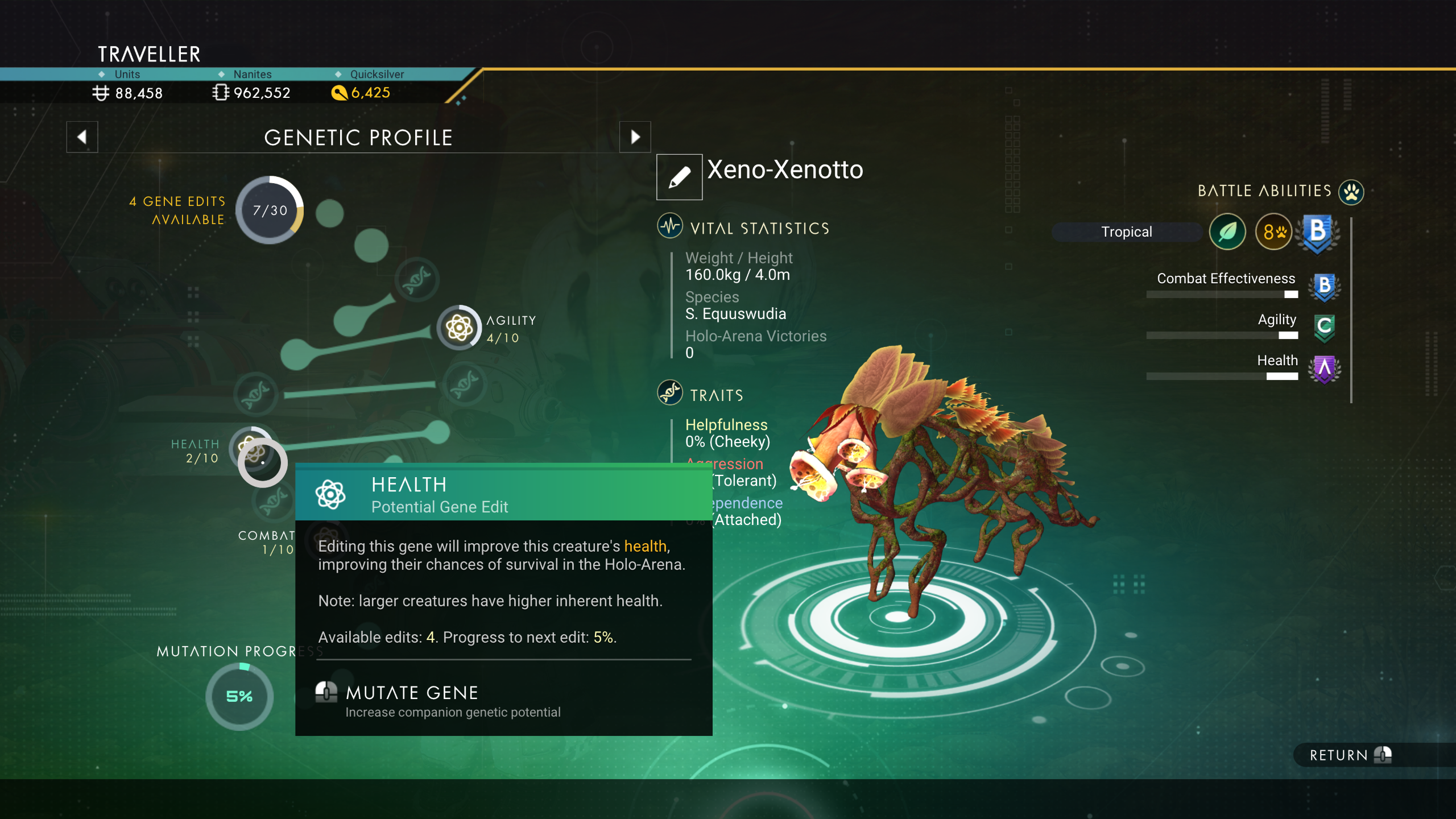This screenshot has width=1456, height=819.
Task: Activate Mutate Gene
Action: [412, 692]
